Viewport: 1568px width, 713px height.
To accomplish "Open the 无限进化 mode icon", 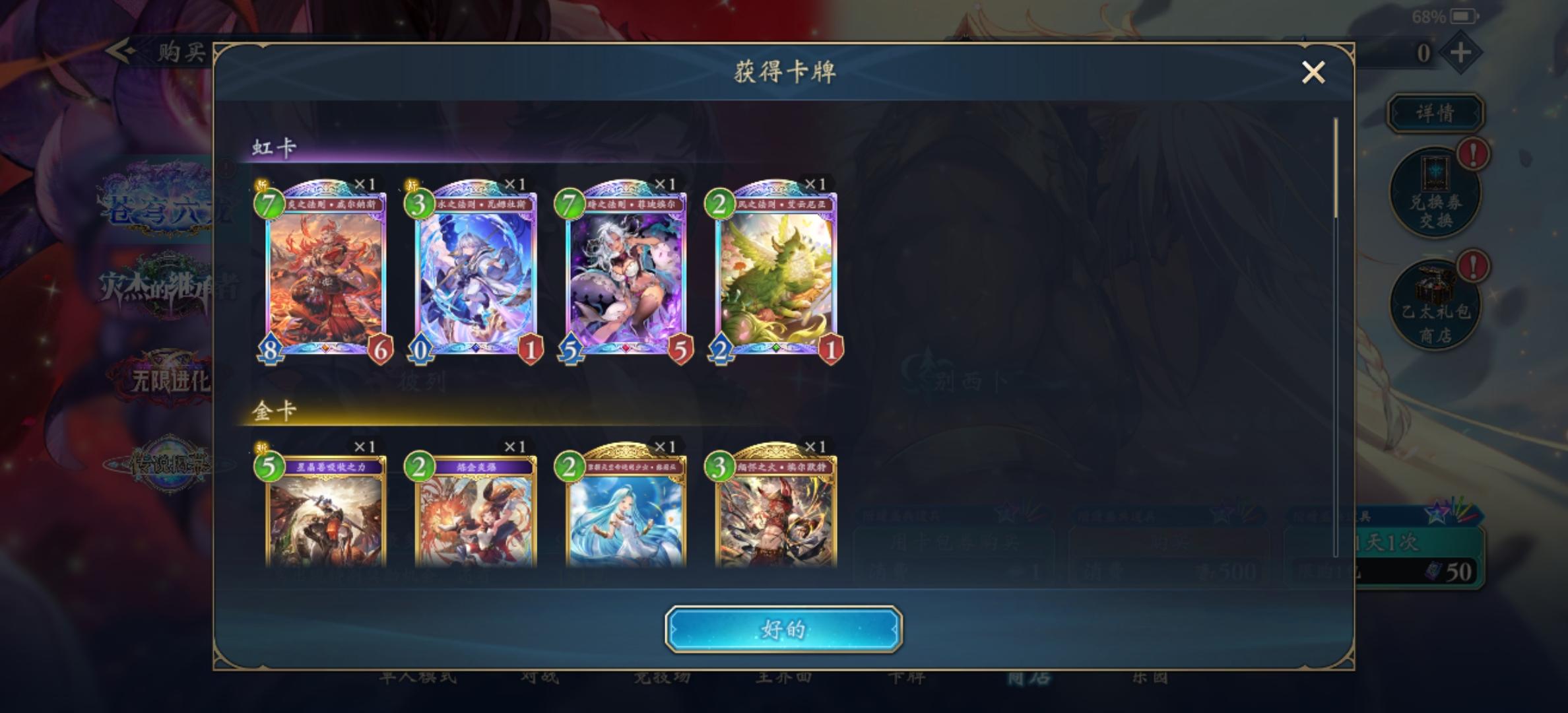I will pos(167,378).
